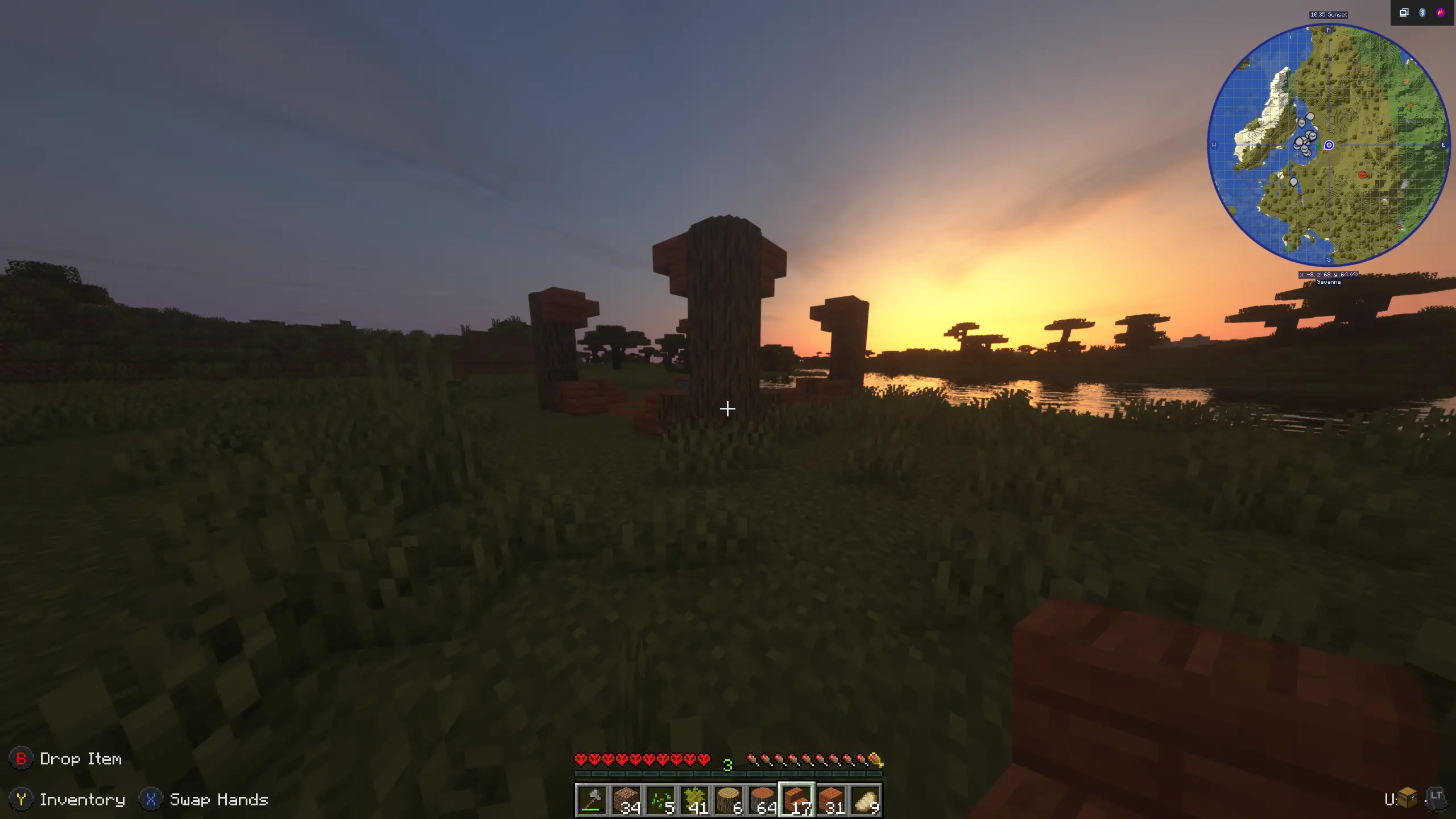Select the acacia slab stack of 31
1456x819 pixels.
pos(831,800)
